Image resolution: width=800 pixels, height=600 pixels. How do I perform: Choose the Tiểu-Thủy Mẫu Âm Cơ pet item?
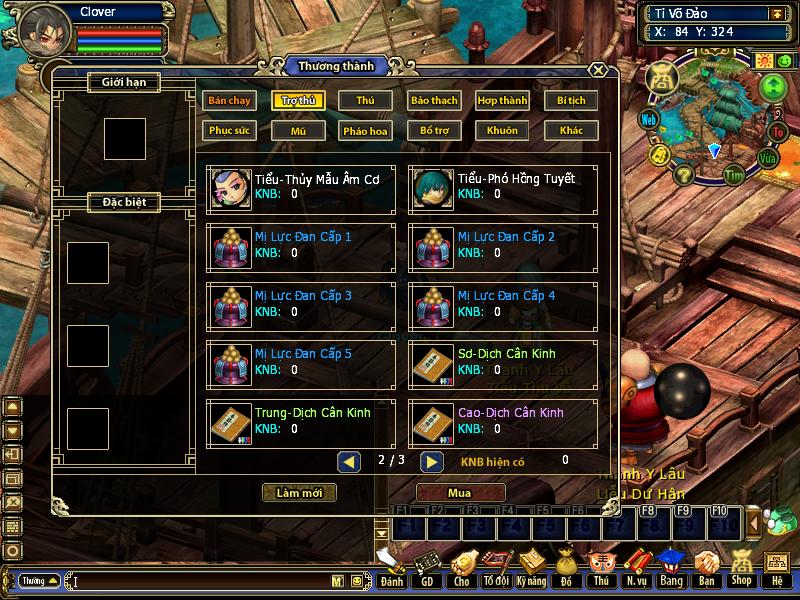[x=301, y=188]
